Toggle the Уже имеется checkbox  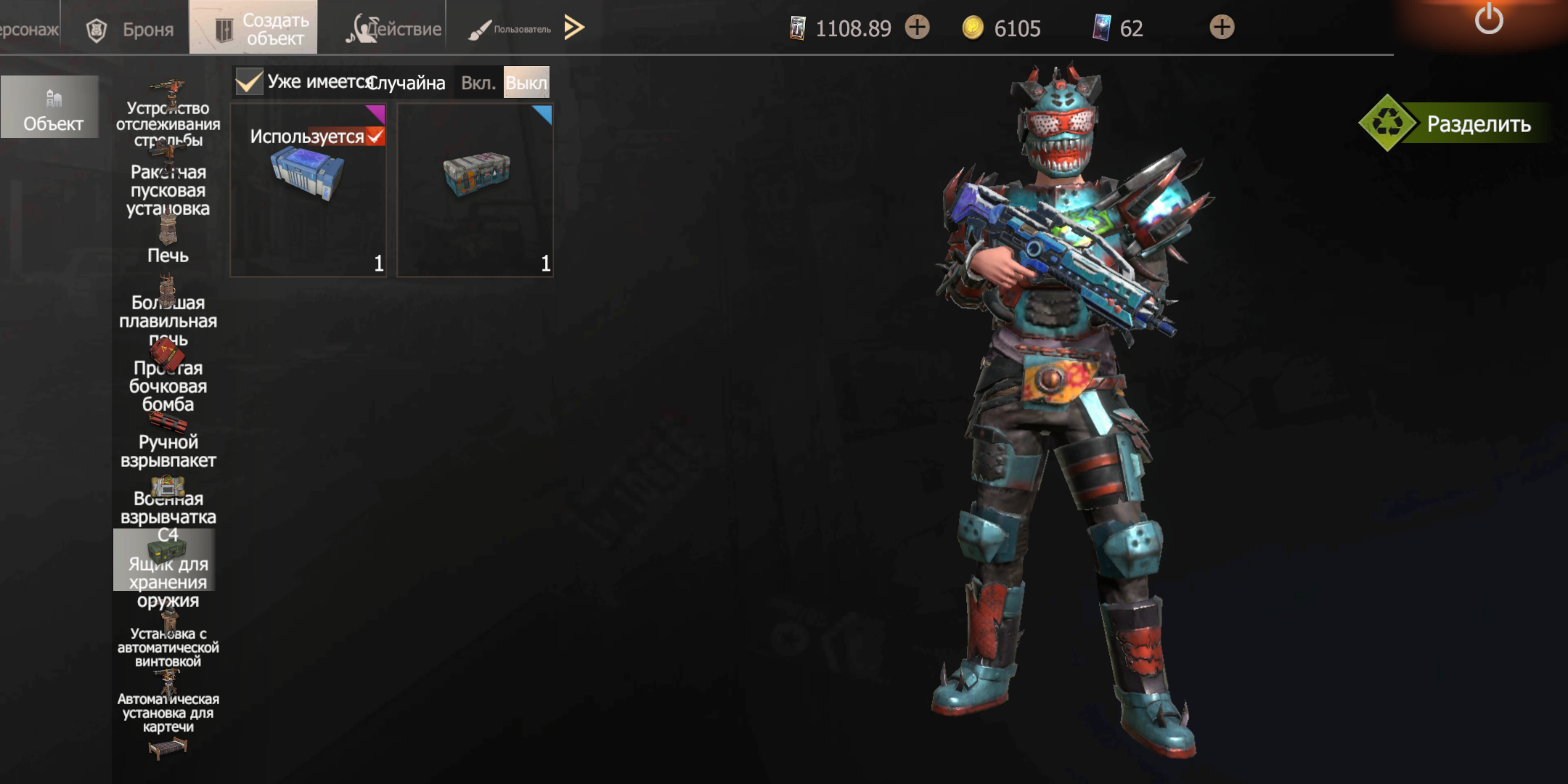pos(249,82)
